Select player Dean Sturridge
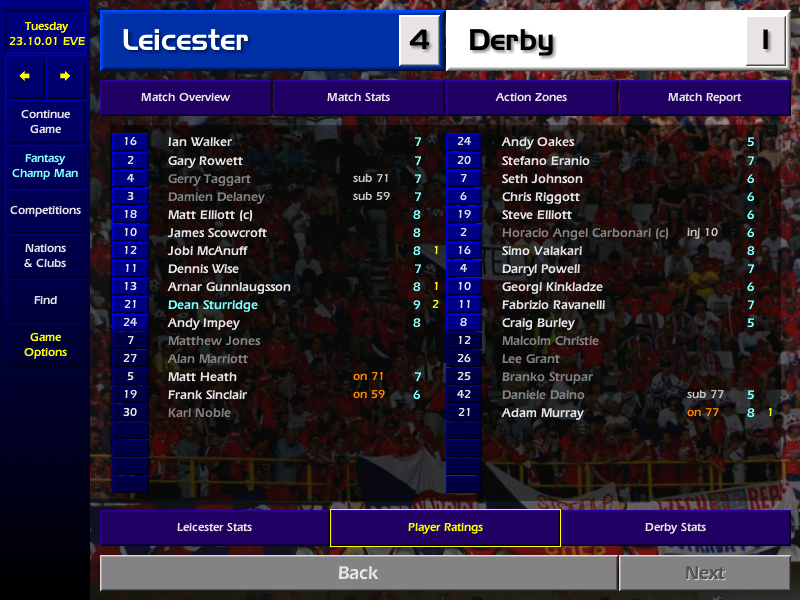Image resolution: width=800 pixels, height=600 pixels. tap(213, 305)
